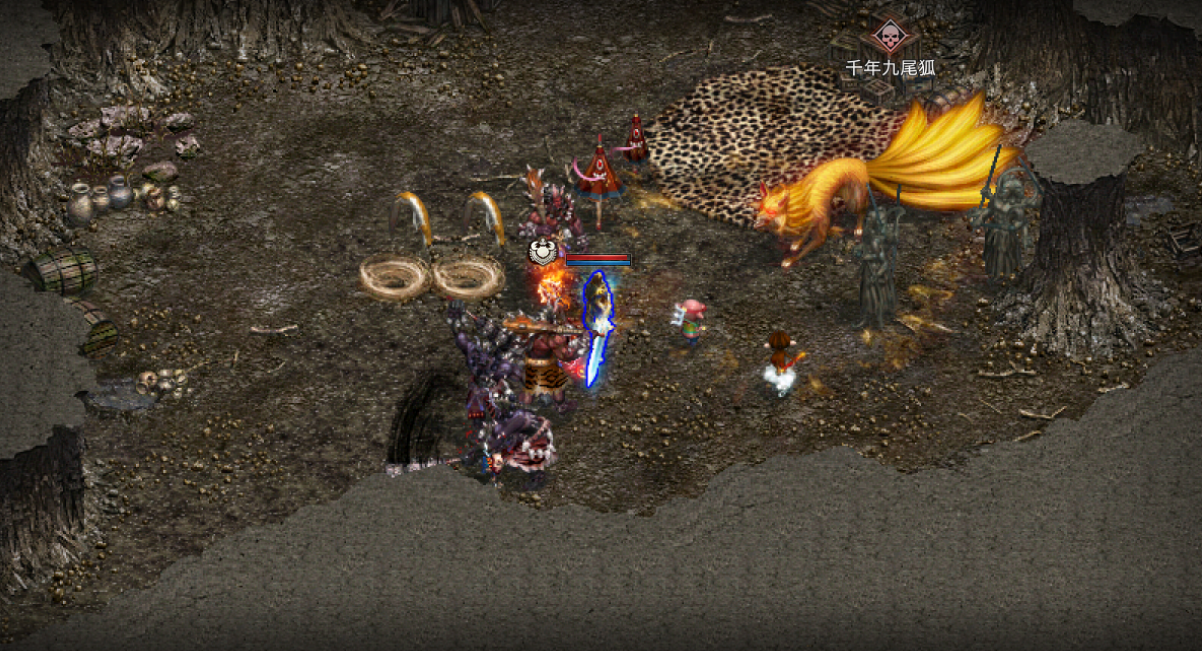Select the 千年九尾狐 boss name label
This screenshot has width=1202, height=651.
coord(890,68)
